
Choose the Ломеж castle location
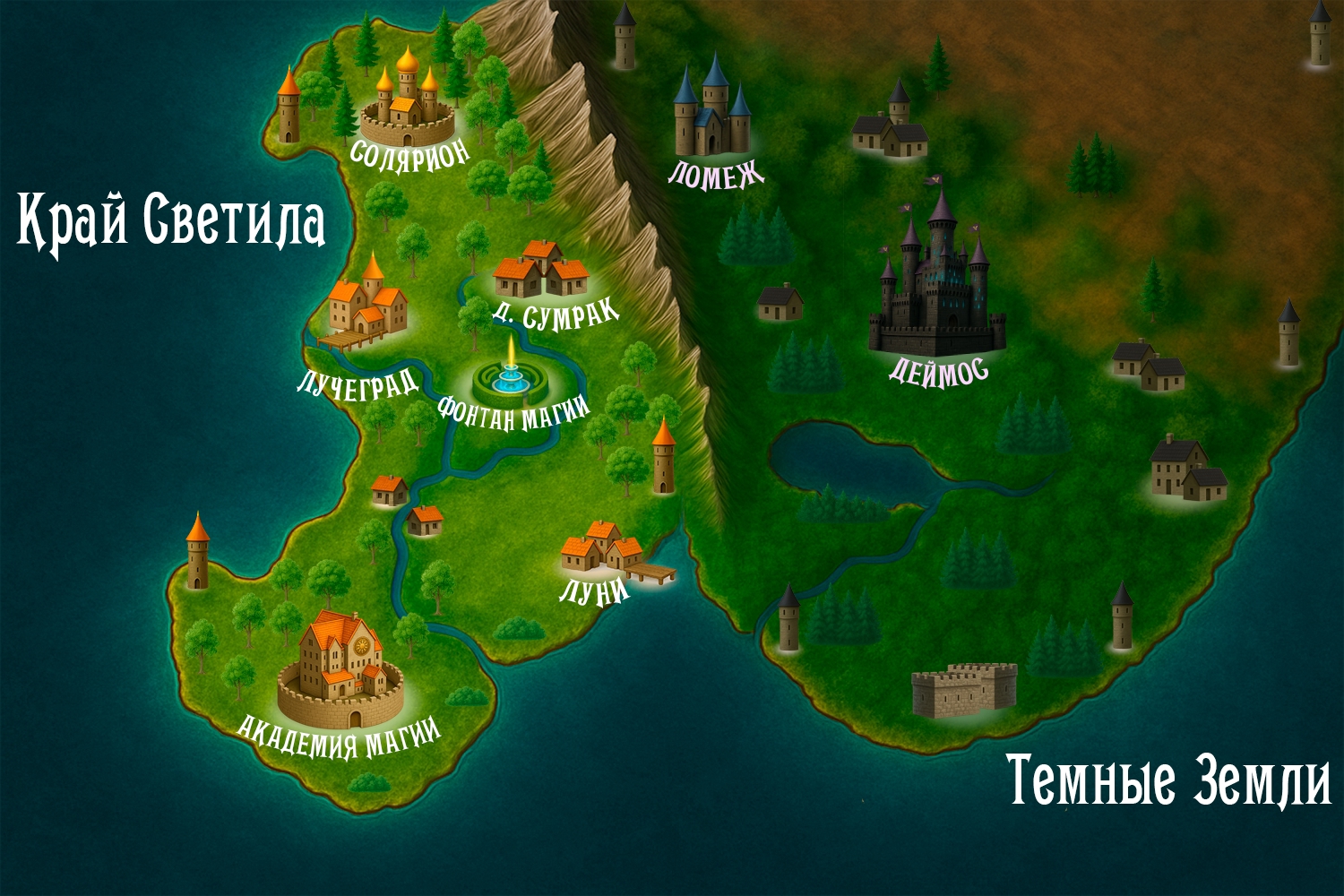[x=713, y=112]
